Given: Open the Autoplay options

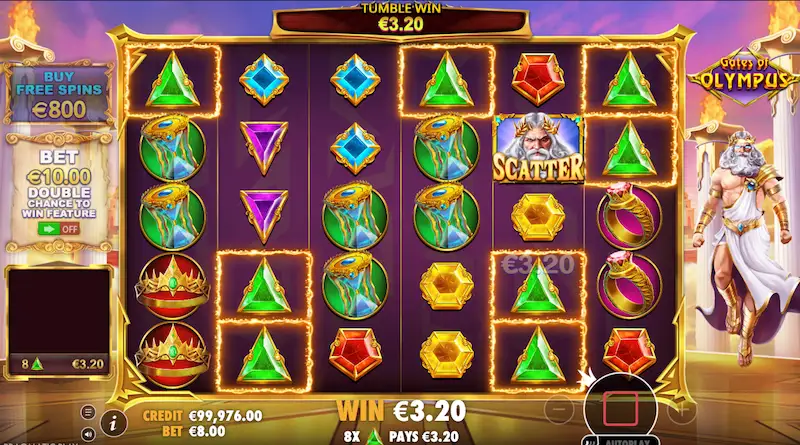Looking at the screenshot, I should 624,440.
